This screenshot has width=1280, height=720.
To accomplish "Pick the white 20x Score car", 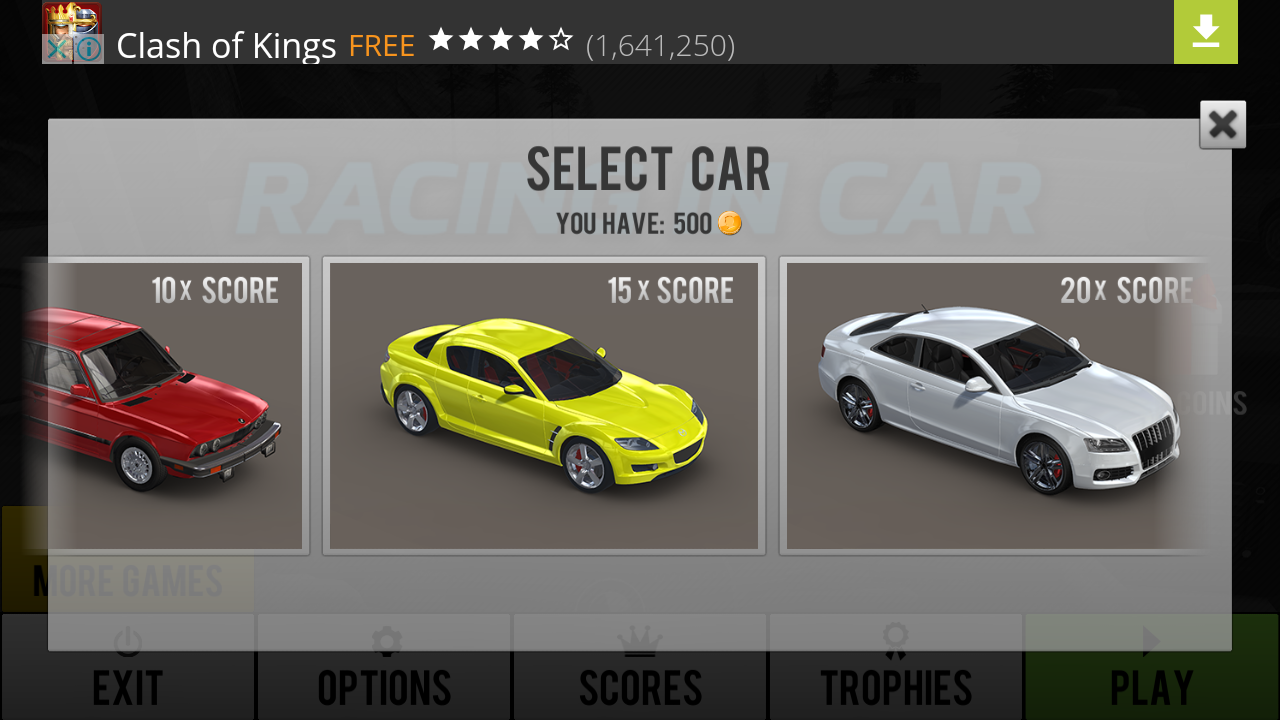I will click(995, 400).
